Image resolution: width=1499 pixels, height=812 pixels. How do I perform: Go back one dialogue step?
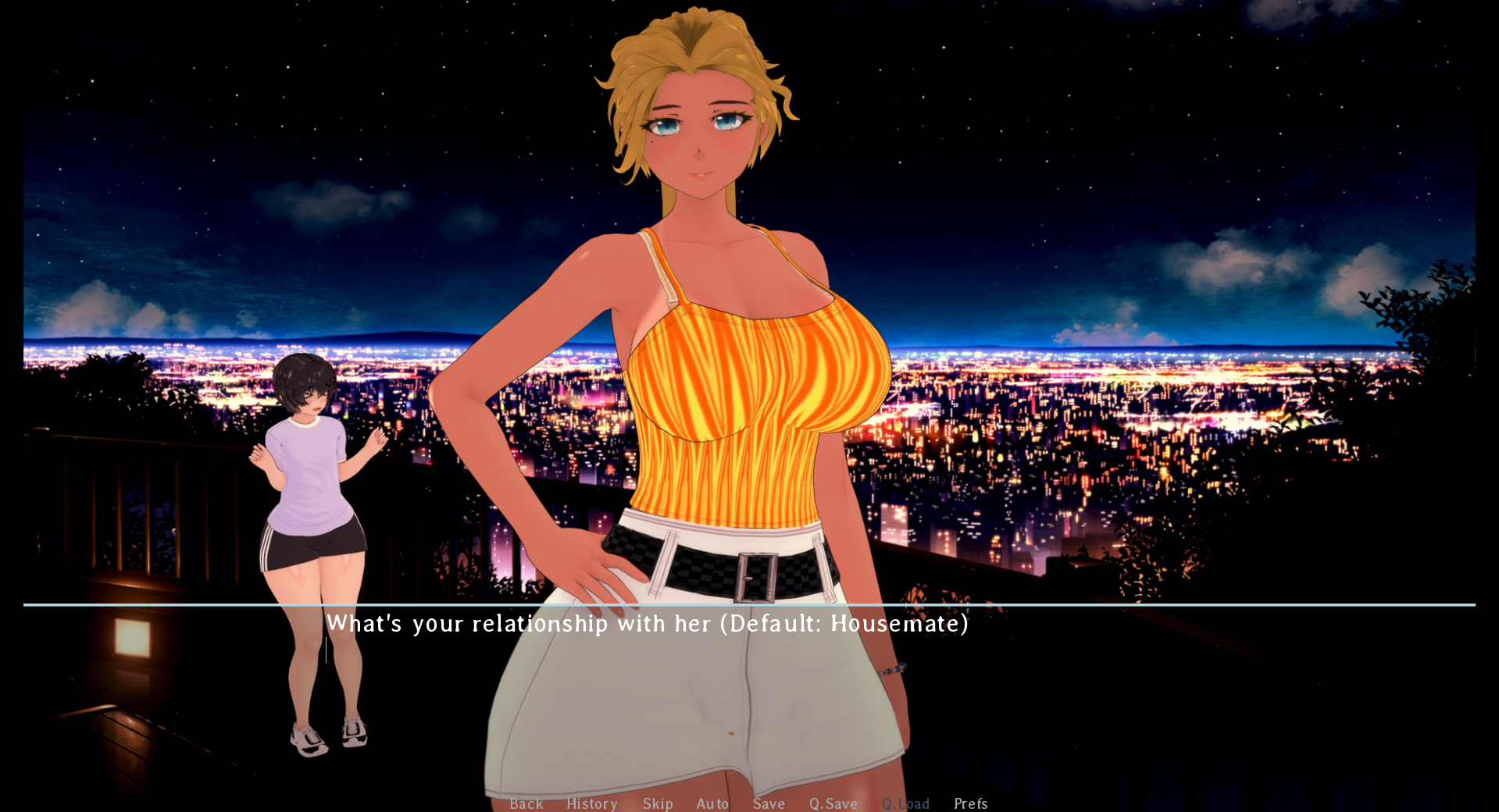point(526,803)
